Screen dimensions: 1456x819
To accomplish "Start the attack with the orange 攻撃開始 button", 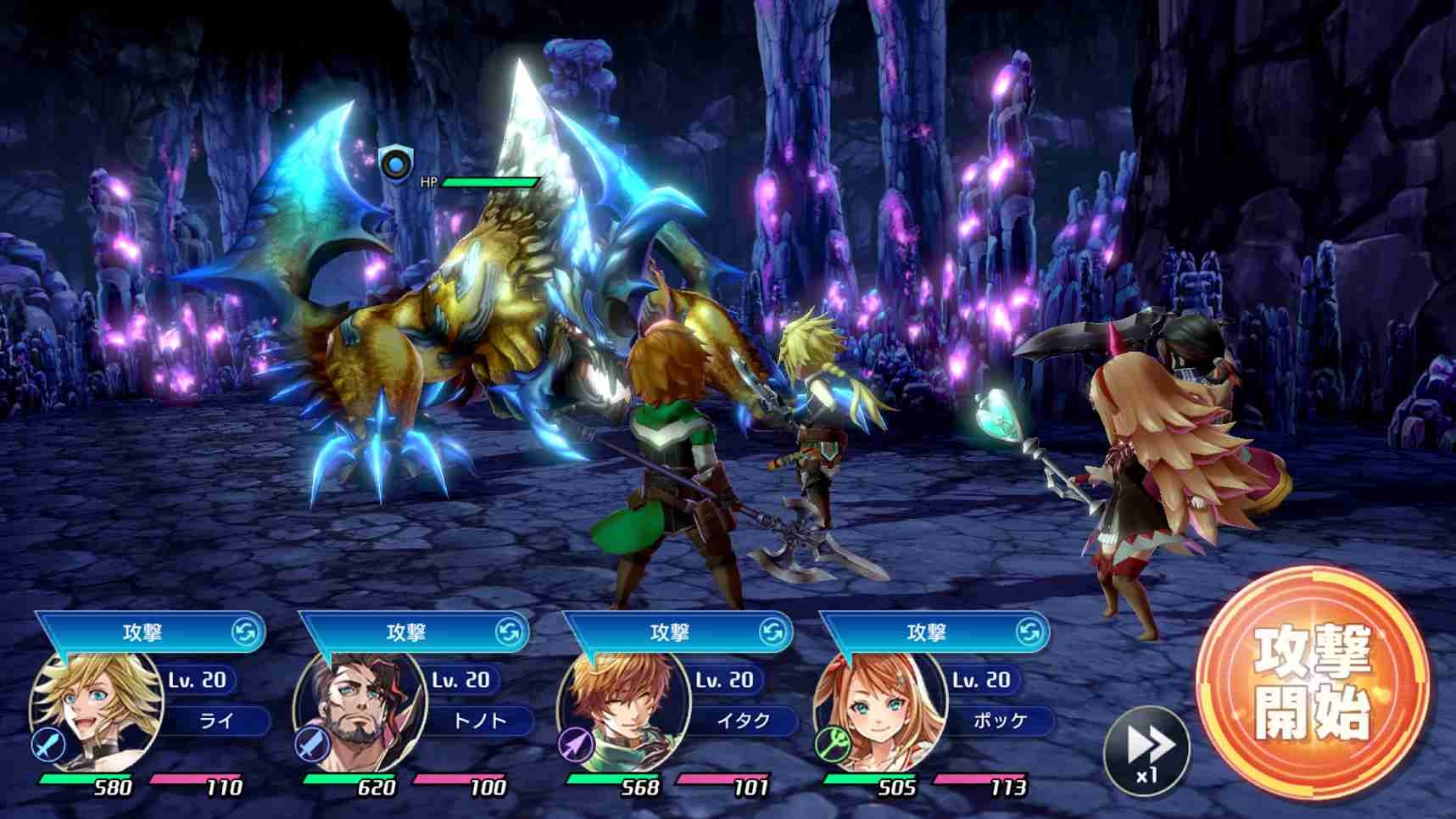I will pyautogui.click(x=1312, y=682).
